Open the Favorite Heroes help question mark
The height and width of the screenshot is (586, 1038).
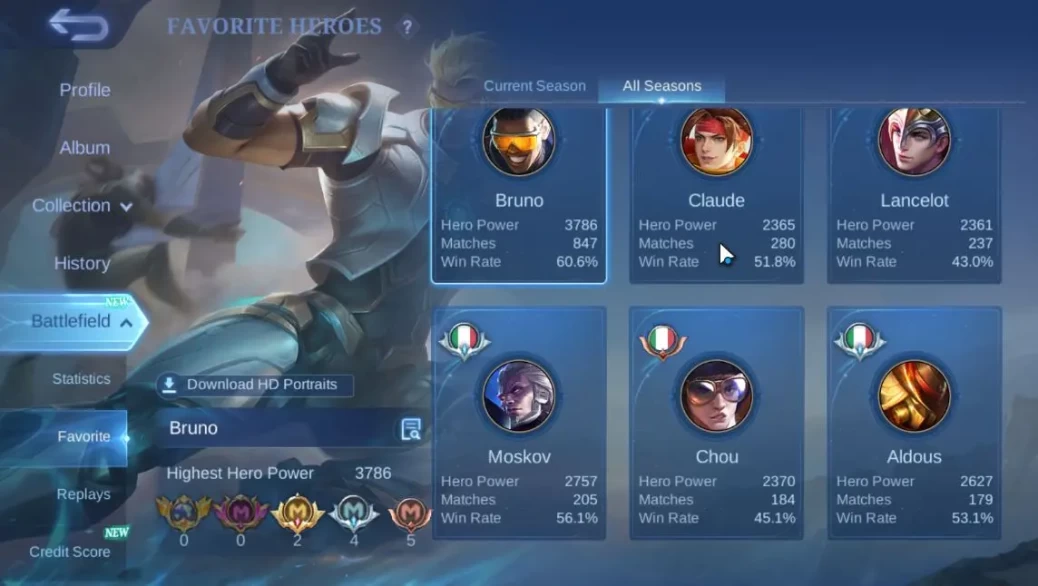406,27
